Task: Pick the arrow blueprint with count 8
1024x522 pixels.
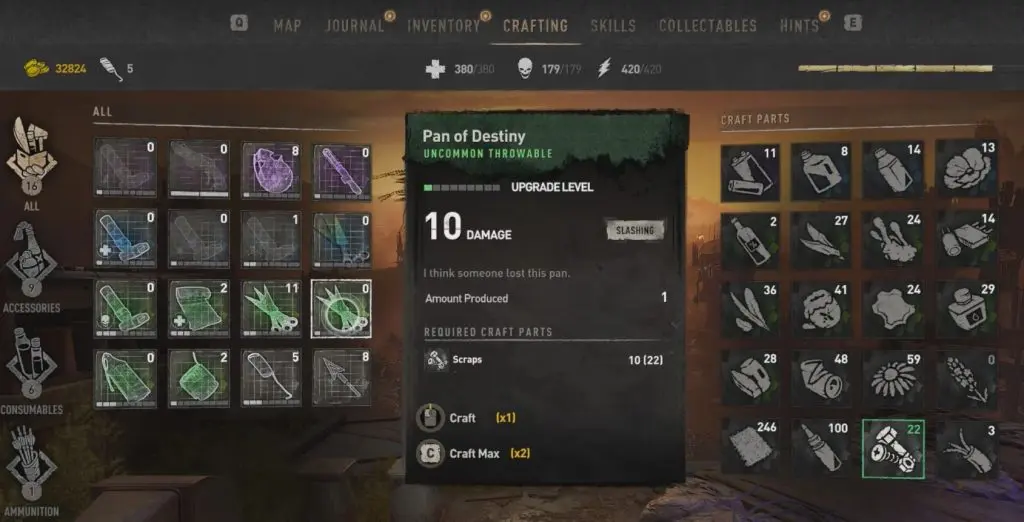Action: pos(341,377)
